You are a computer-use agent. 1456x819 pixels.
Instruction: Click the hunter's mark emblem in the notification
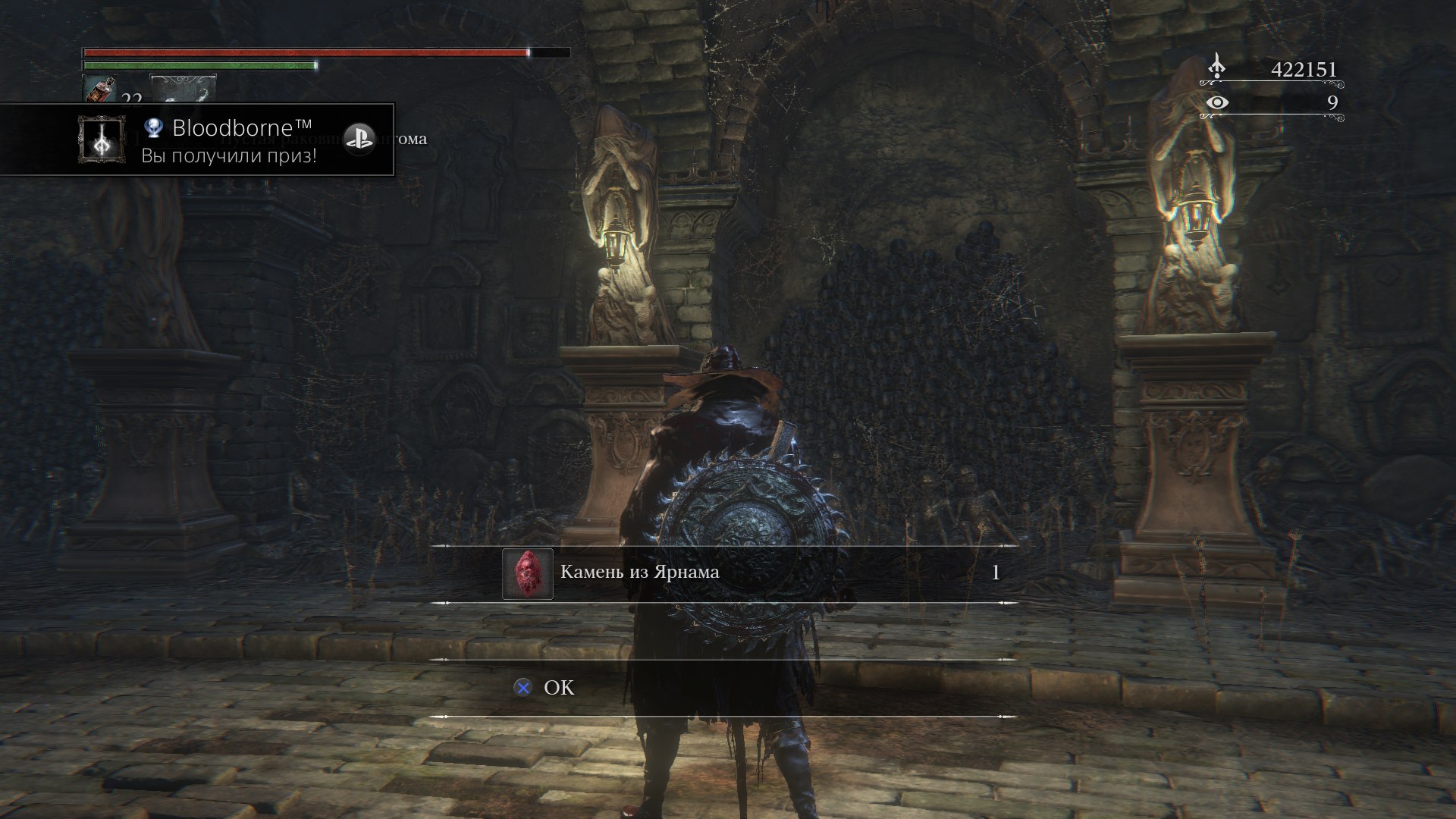point(101,140)
